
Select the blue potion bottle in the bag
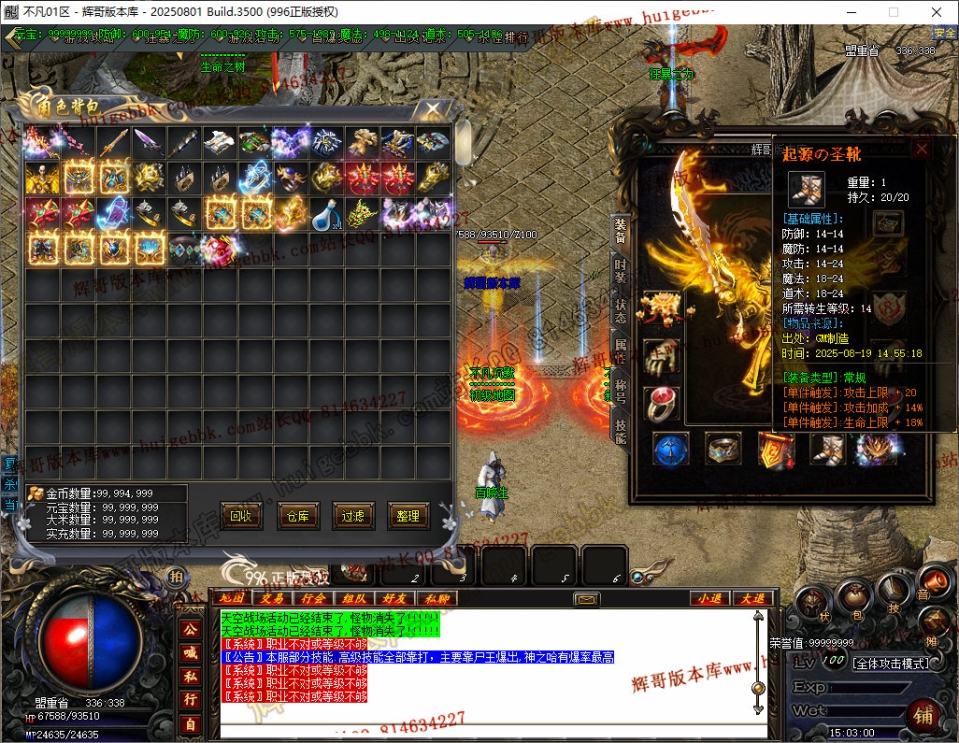coord(323,213)
